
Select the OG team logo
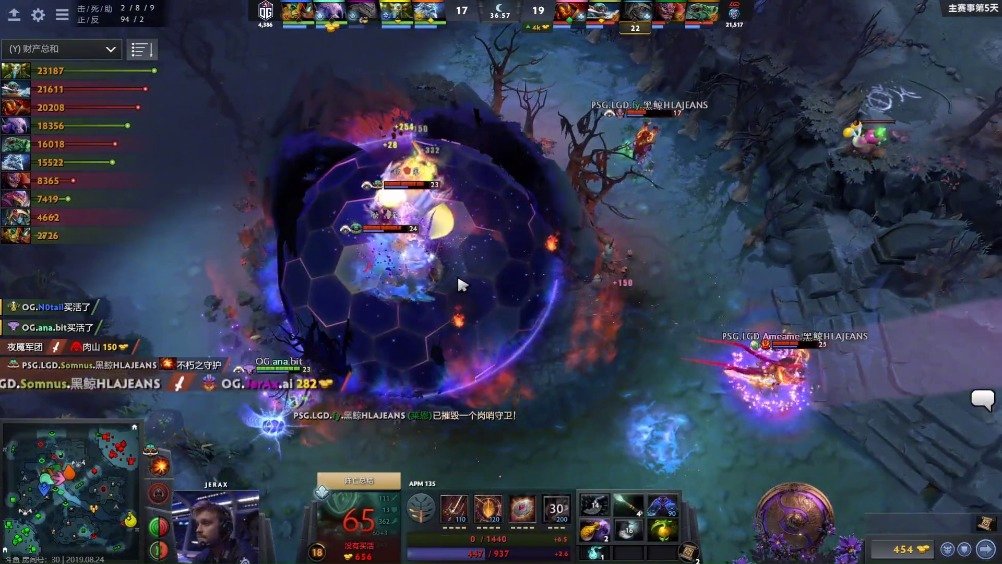pos(265,10)
